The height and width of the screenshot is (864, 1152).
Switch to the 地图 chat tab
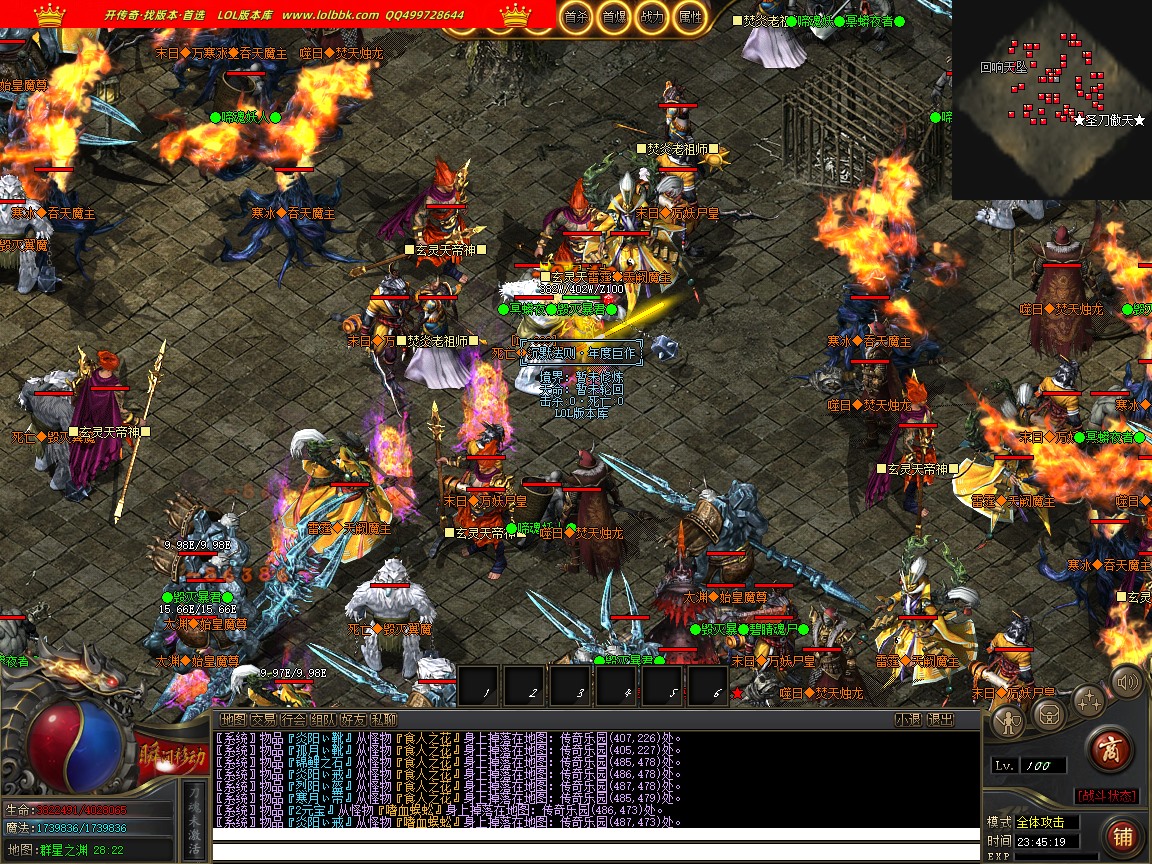[x=233, y=719]
